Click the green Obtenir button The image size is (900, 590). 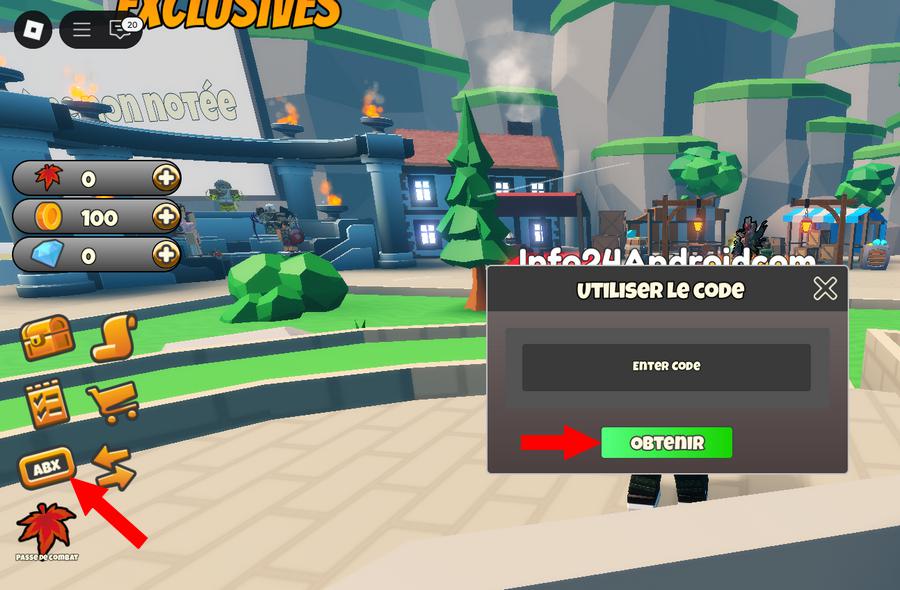pos(666,443)
